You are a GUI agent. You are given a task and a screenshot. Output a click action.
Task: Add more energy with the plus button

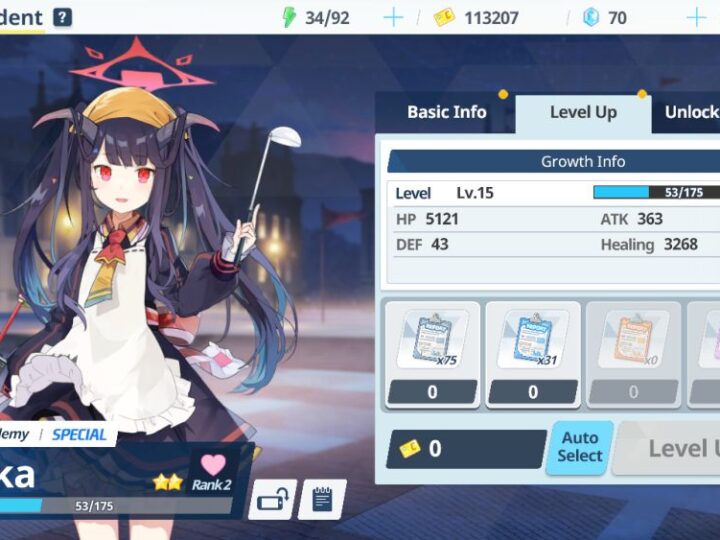393,17
